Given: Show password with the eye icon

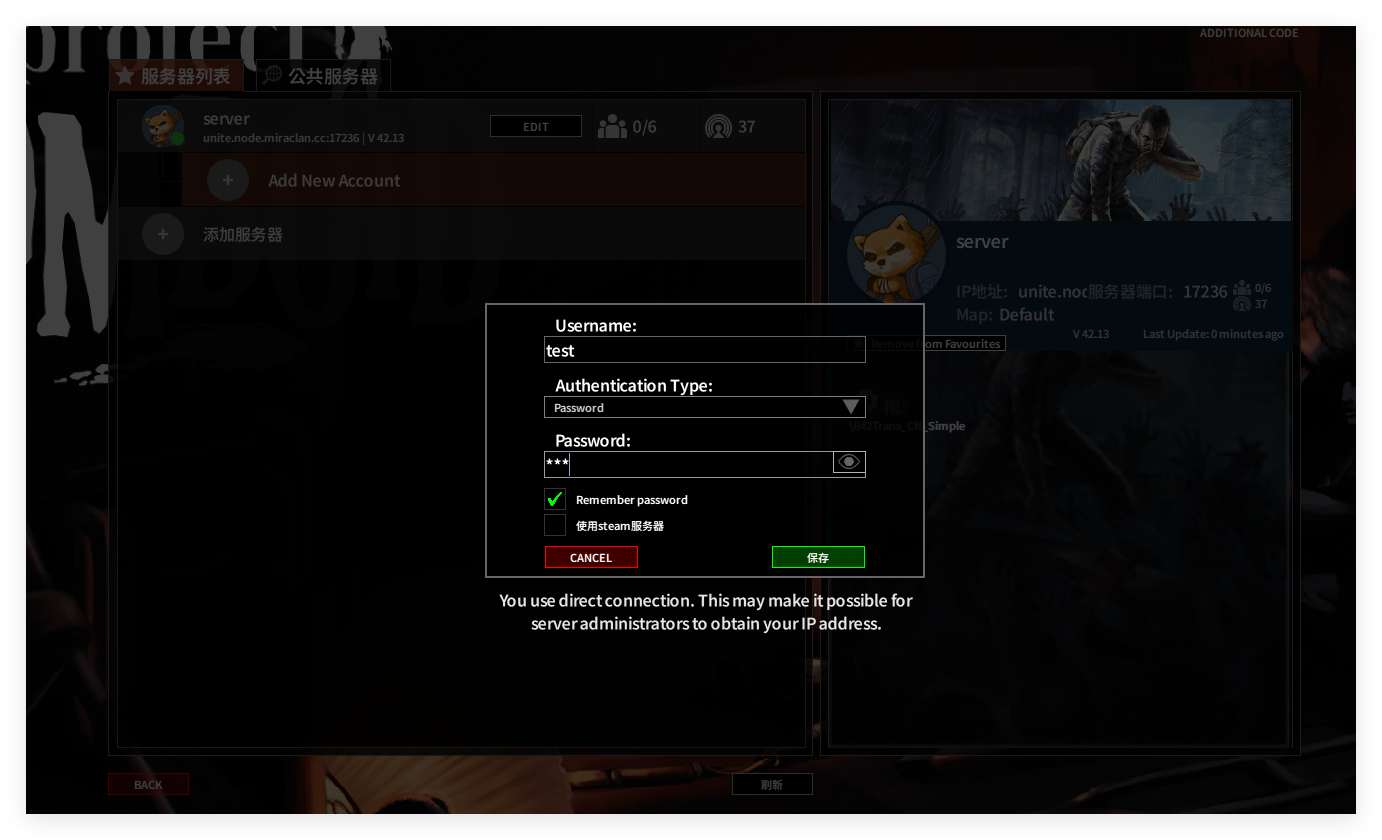Looking at the screenshot, I should (849, 462).
